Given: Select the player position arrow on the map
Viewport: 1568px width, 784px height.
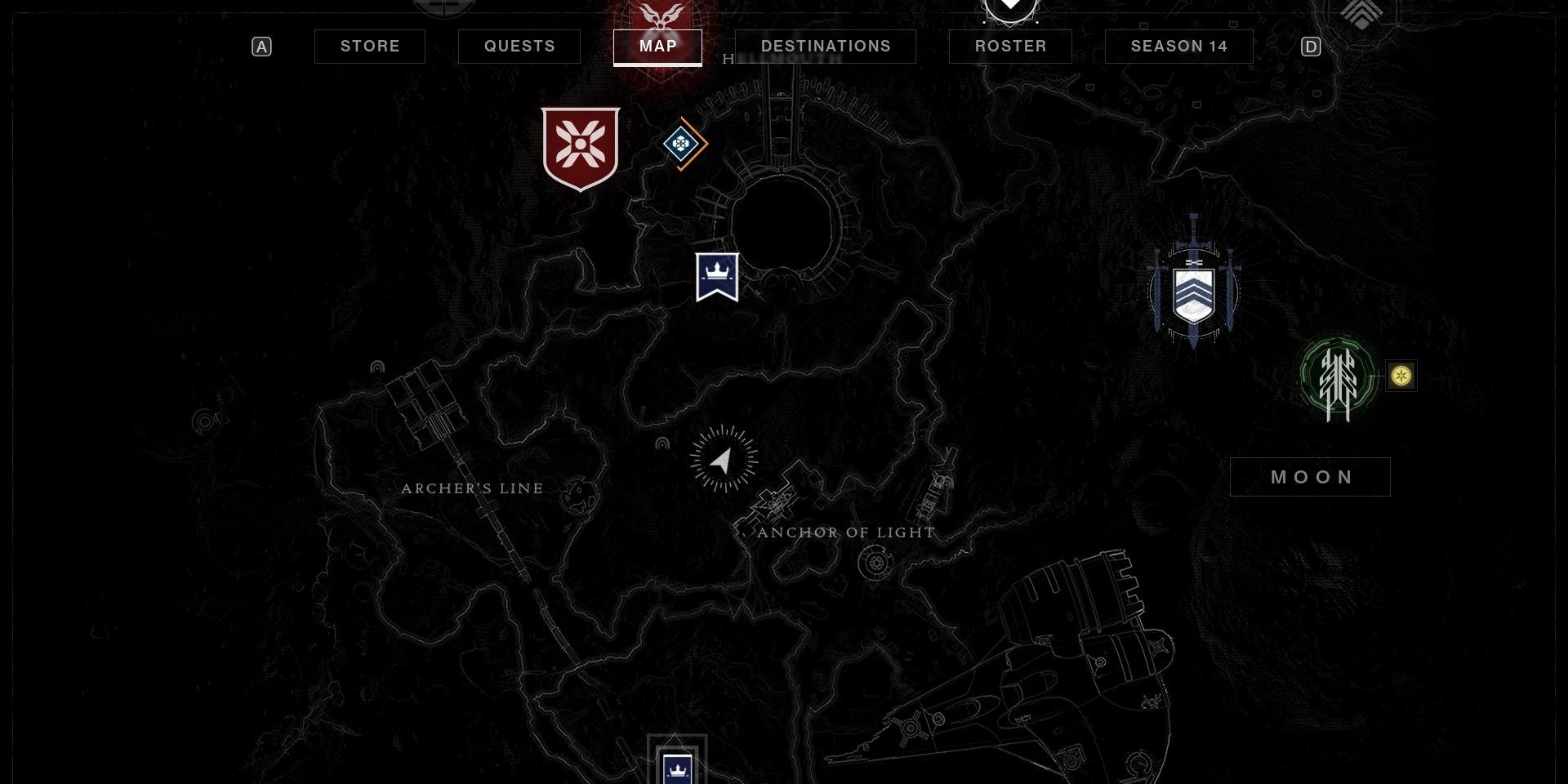Looking at the screenshot, I should pos(722,460).
